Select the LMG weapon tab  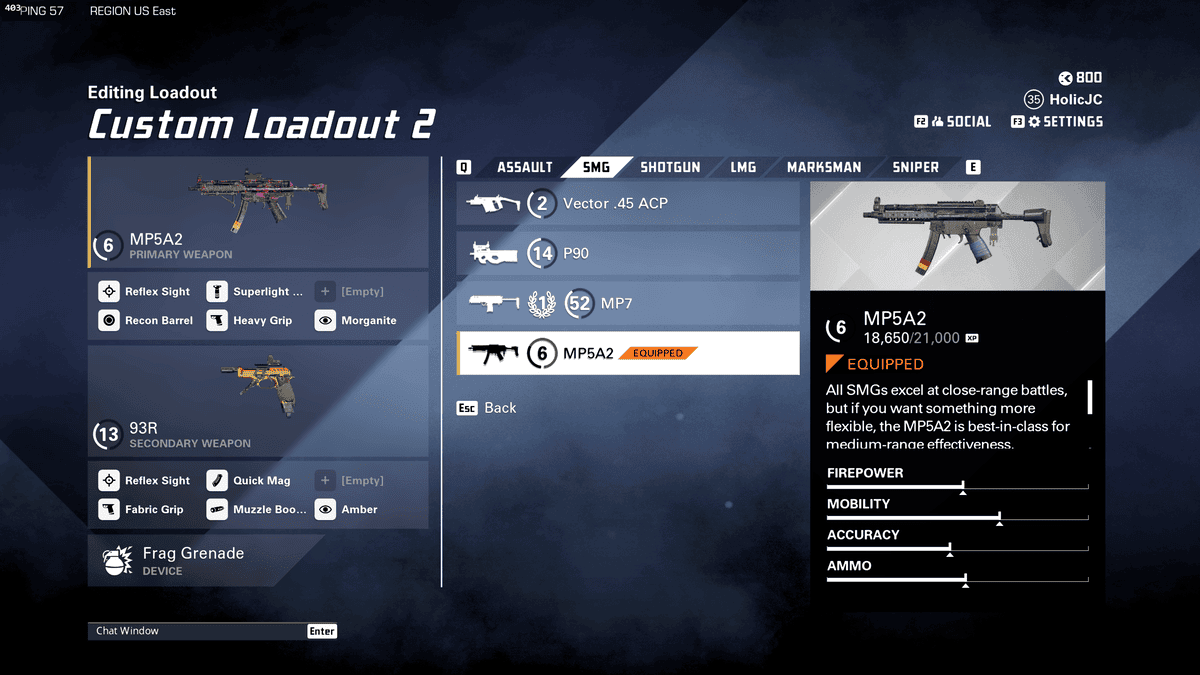click(x=743, y=167)
